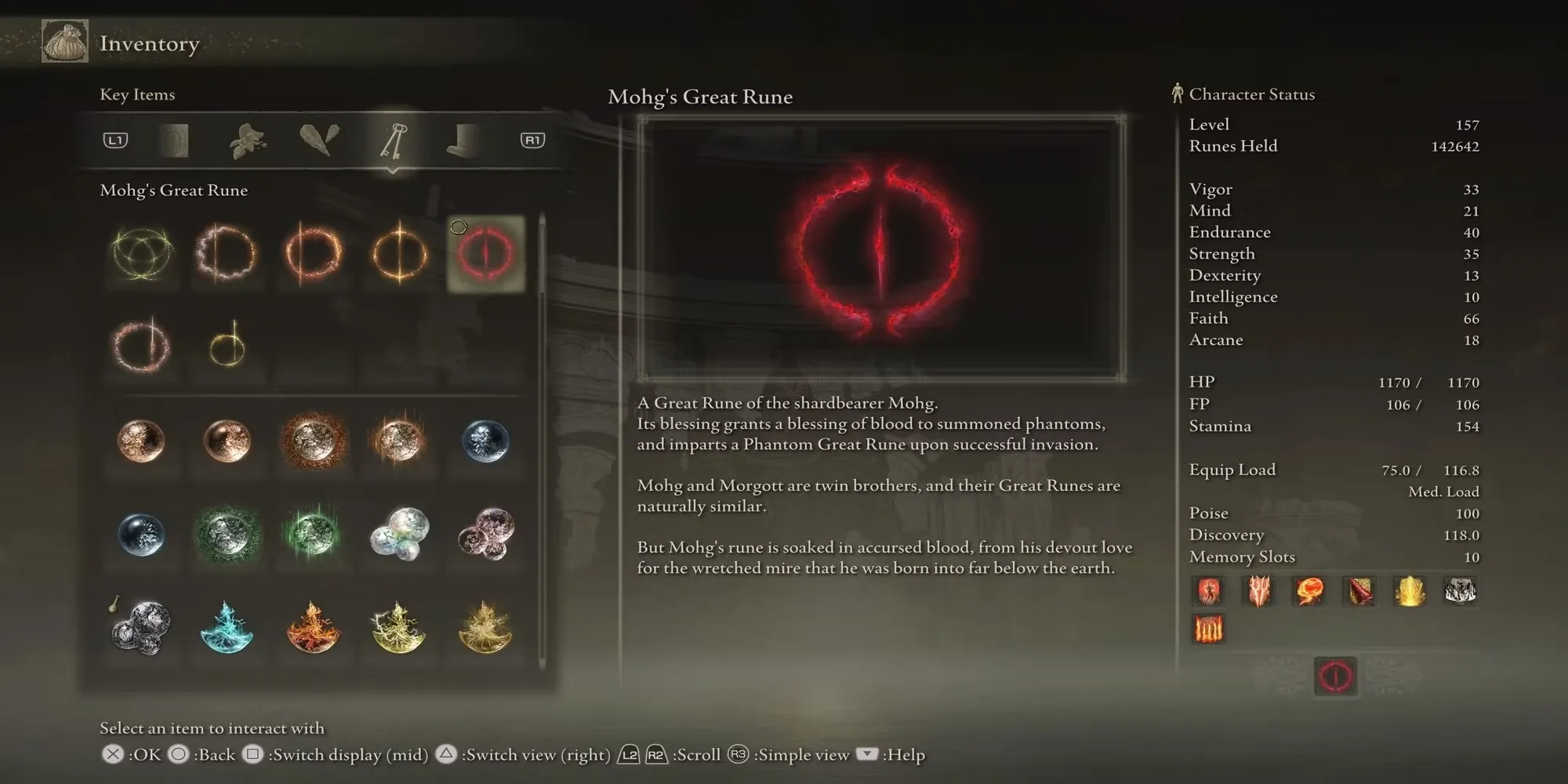Select the white bubble cluster item

(400, 534)
